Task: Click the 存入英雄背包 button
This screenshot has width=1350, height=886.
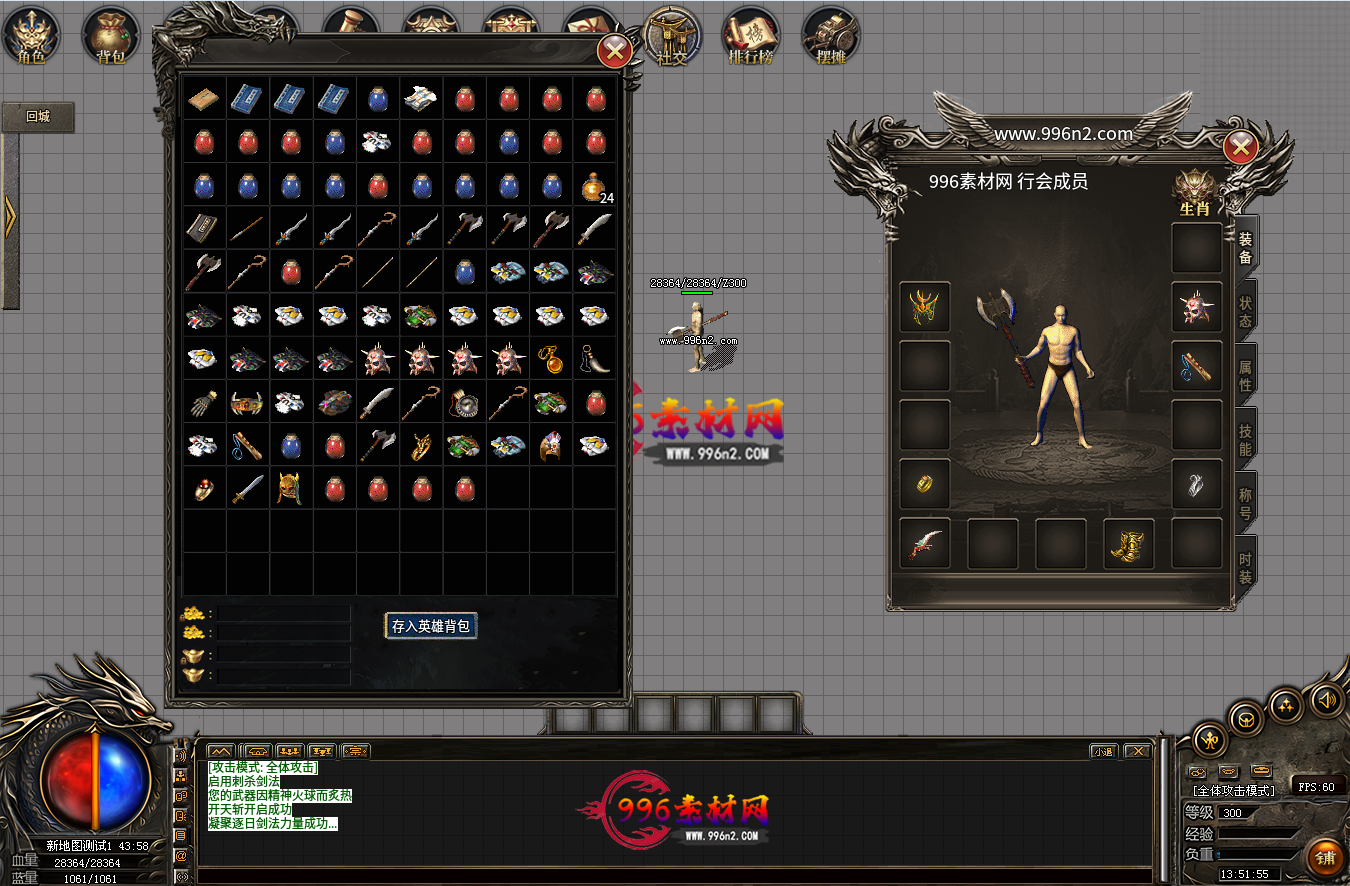Action: pyautogui.click(x=431, y=626)
